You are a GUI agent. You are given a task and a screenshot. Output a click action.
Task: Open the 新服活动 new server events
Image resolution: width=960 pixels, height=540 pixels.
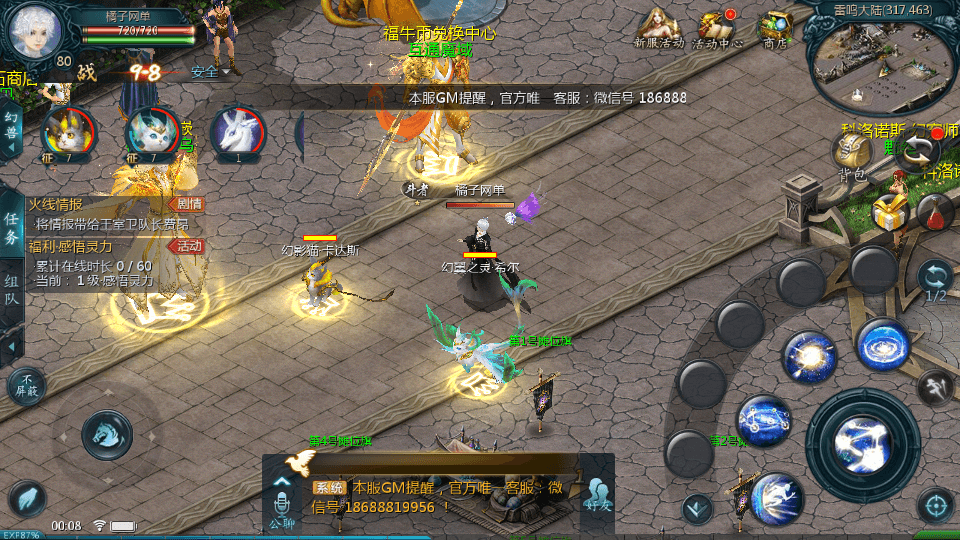658,26
